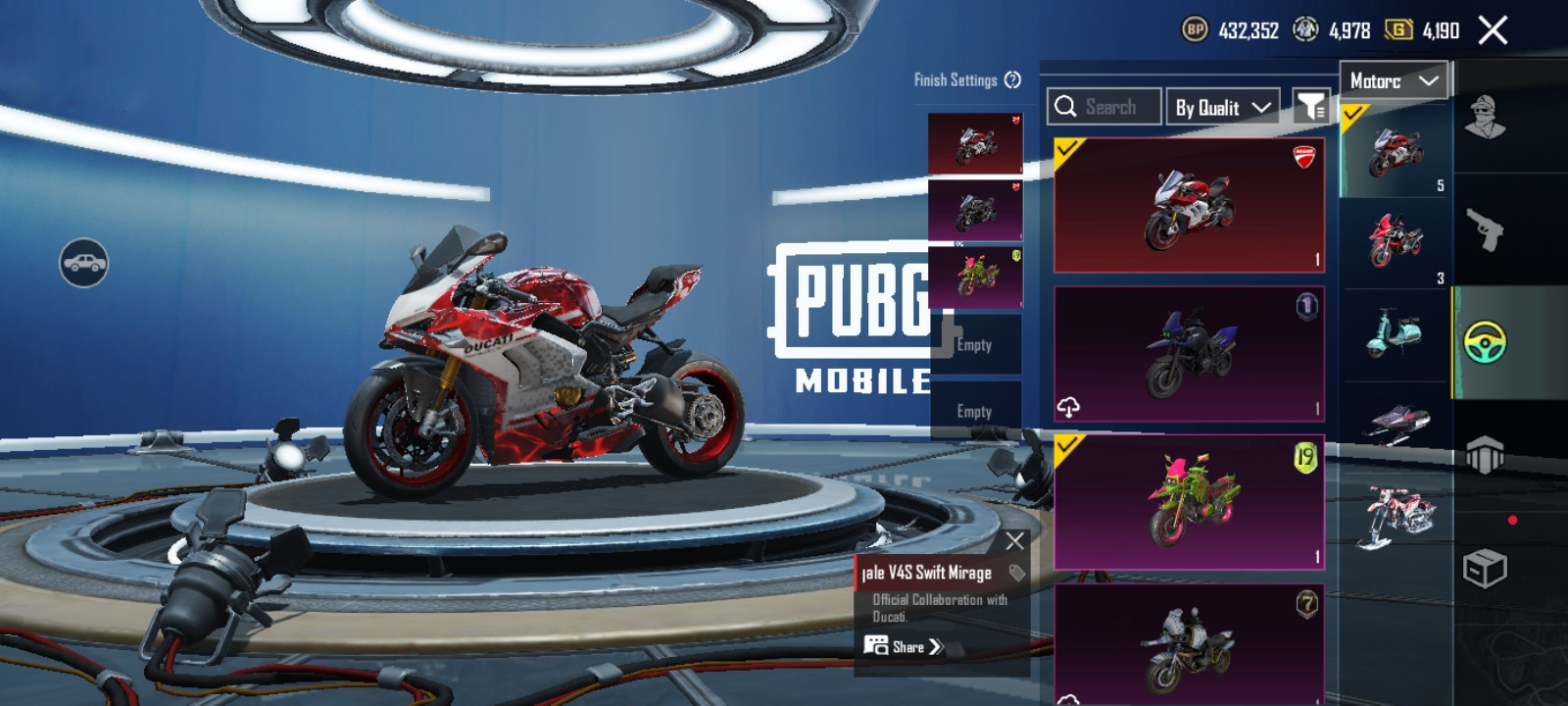1568x706 pixels.
Task: Select the steering wheel vehicle tab
Action: tap(1486, 342)
